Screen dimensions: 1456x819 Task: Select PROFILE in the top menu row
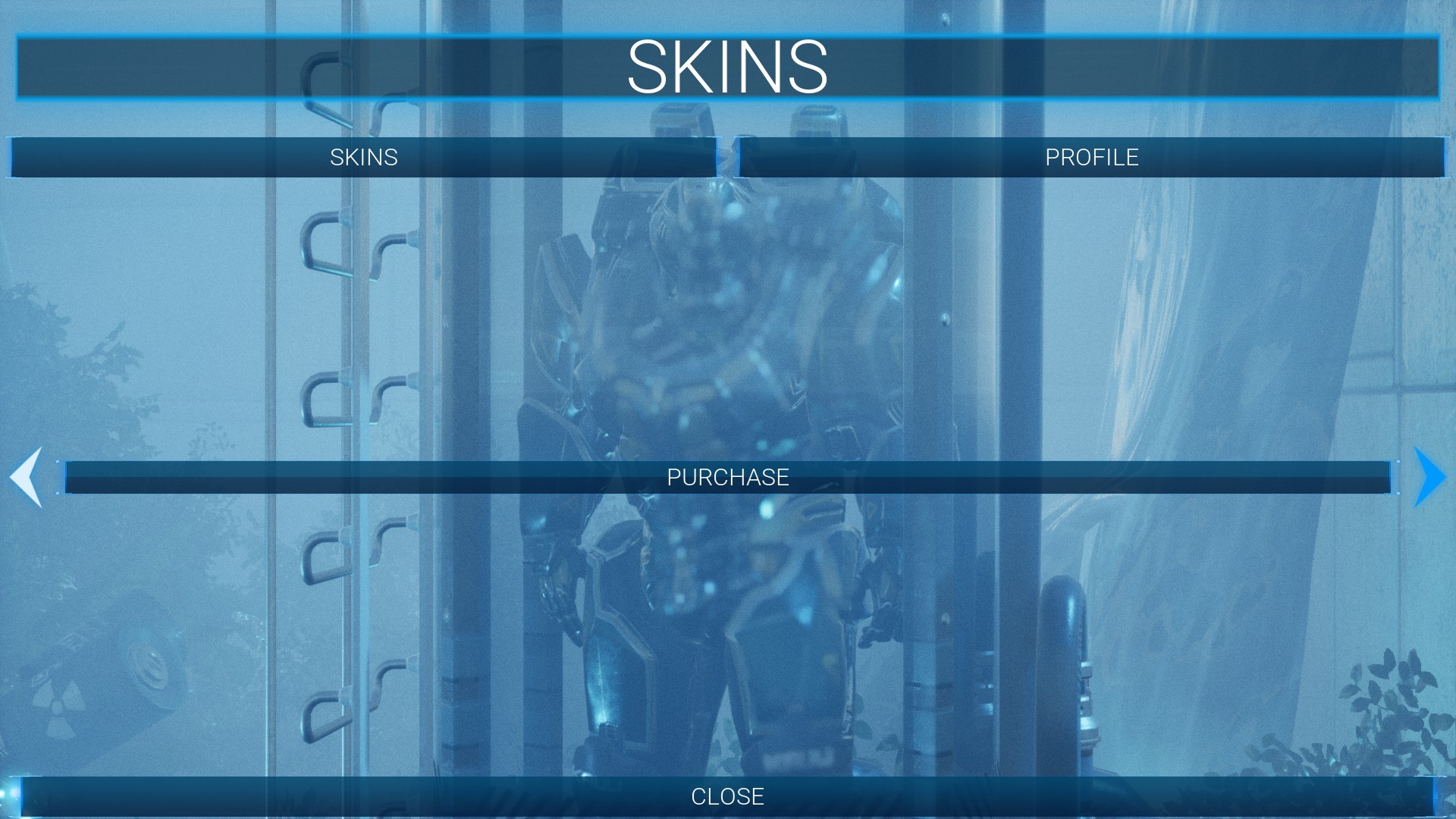[1090, 158]
